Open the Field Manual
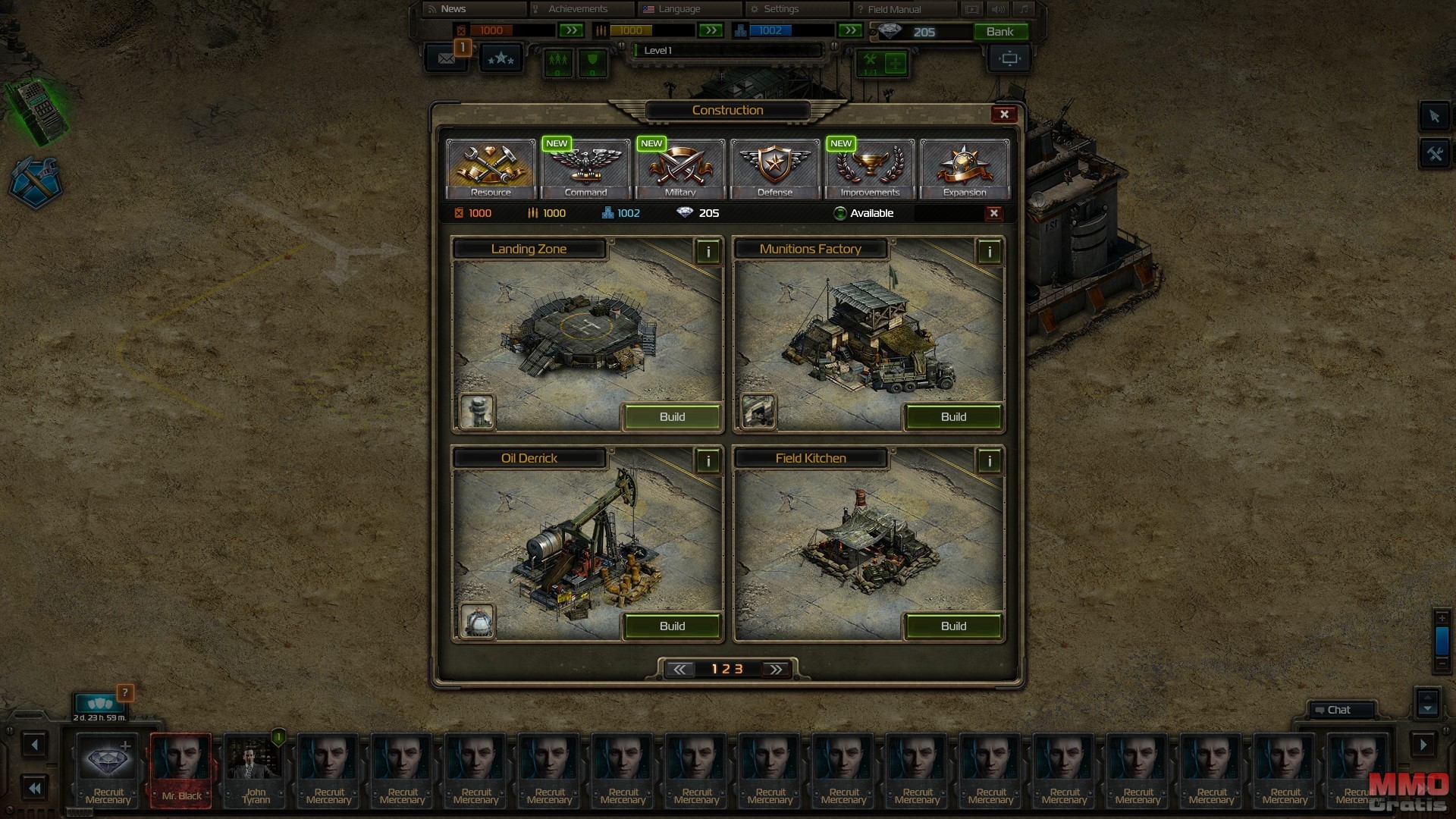The height and width of the screenshot is (819, 1456). [x=894, y=9]
